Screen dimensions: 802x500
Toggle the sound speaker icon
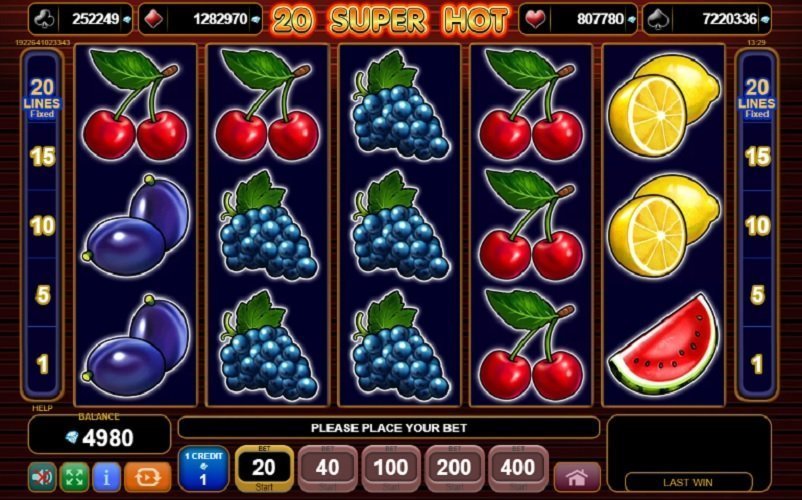[43, 475]
